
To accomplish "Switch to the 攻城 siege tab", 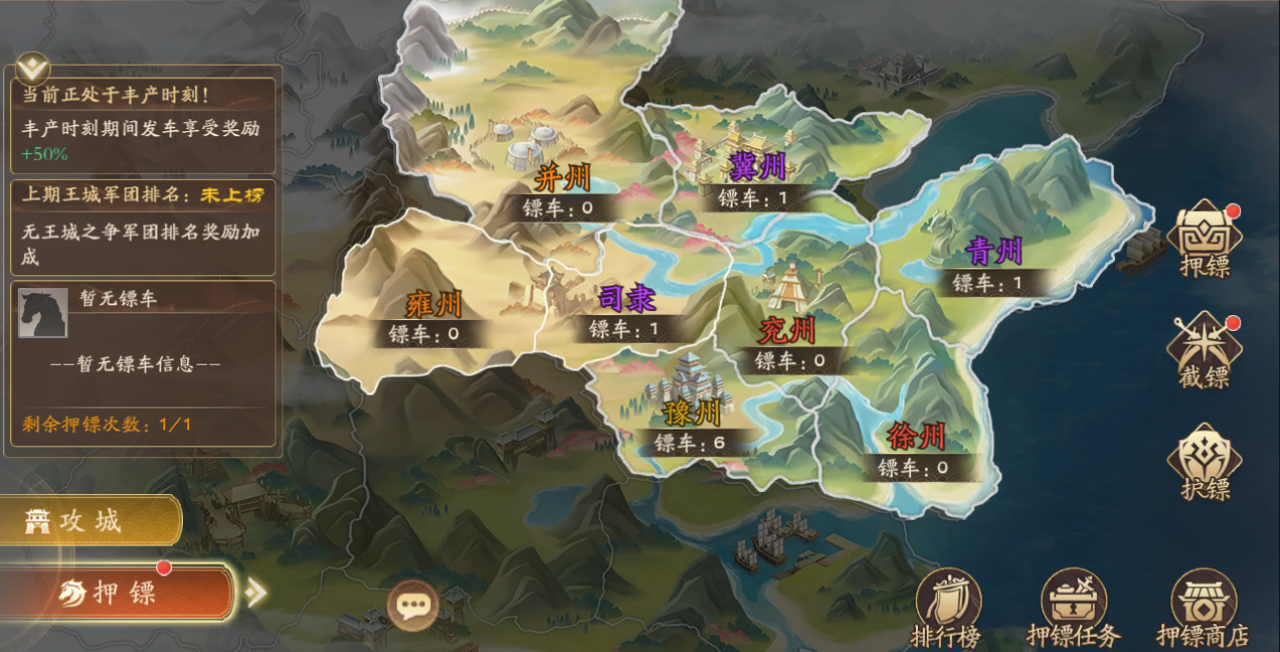I will coord(88,520).
